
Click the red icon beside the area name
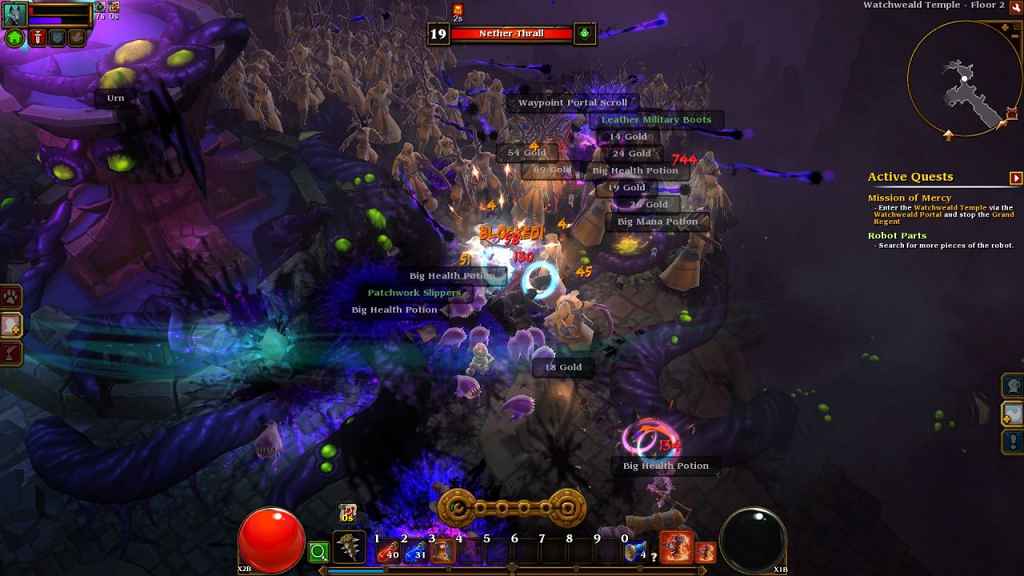pyautogui.click(x=1015, y=7)
